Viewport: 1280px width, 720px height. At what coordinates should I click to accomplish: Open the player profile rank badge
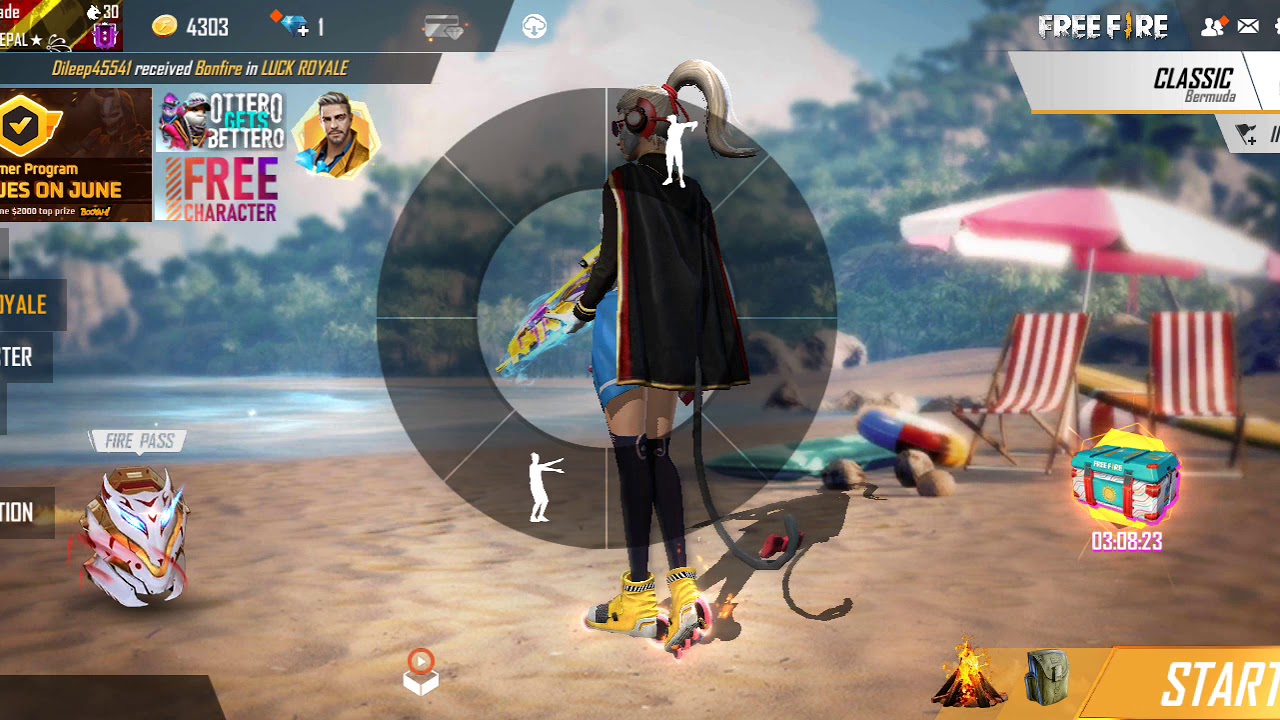click(x=104, y=36)
